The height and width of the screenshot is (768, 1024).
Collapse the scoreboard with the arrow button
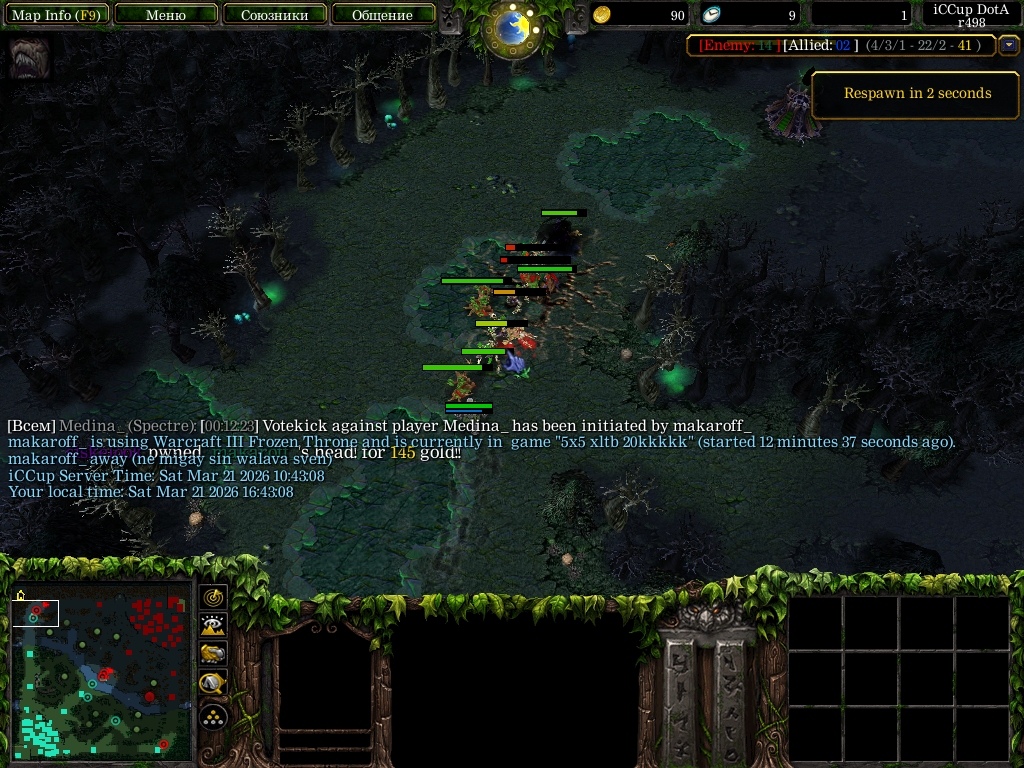tap(1009, 45)
